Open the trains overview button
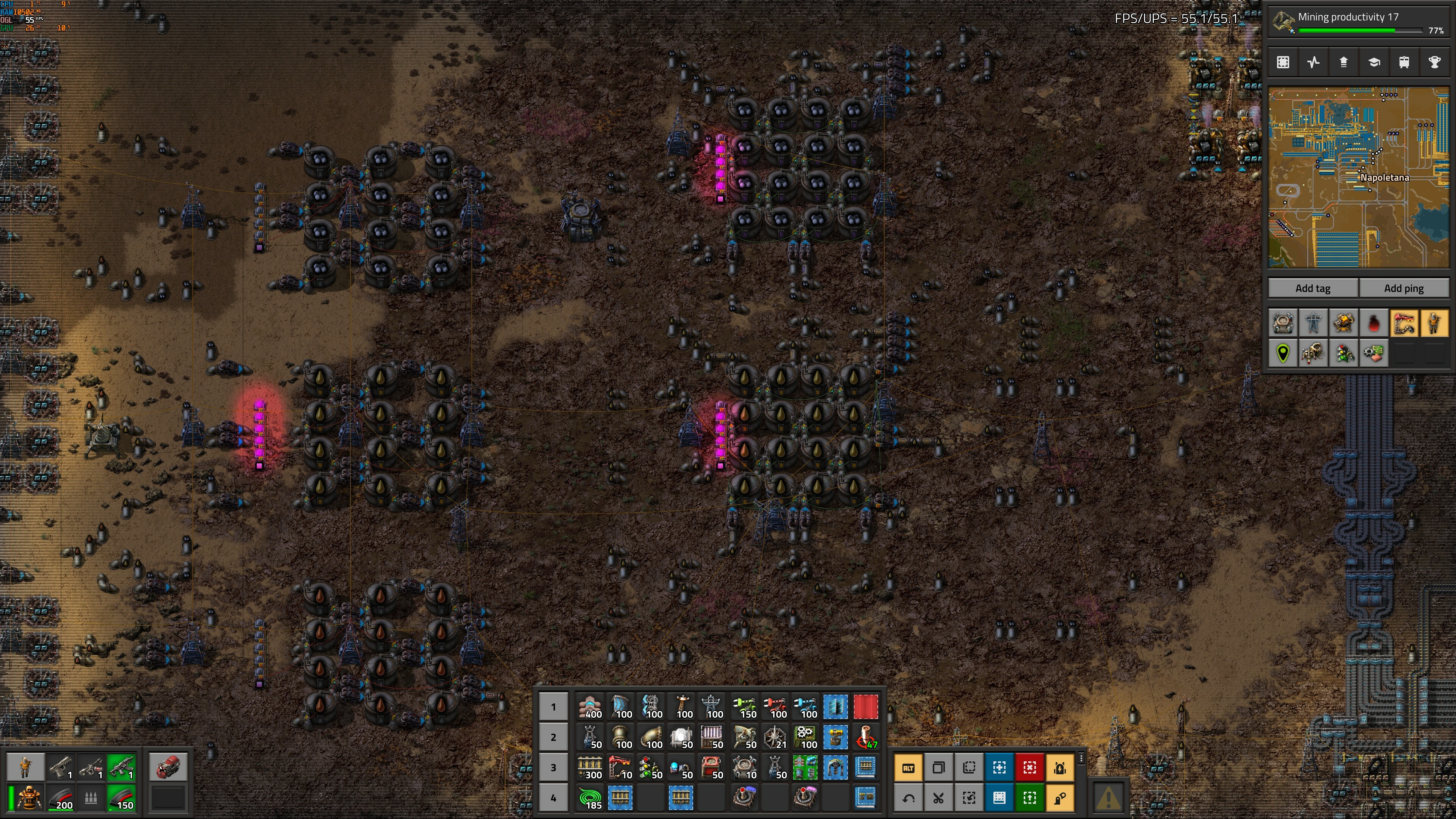This screenshot has width=1456, height=819. (x=1404, y=62)
